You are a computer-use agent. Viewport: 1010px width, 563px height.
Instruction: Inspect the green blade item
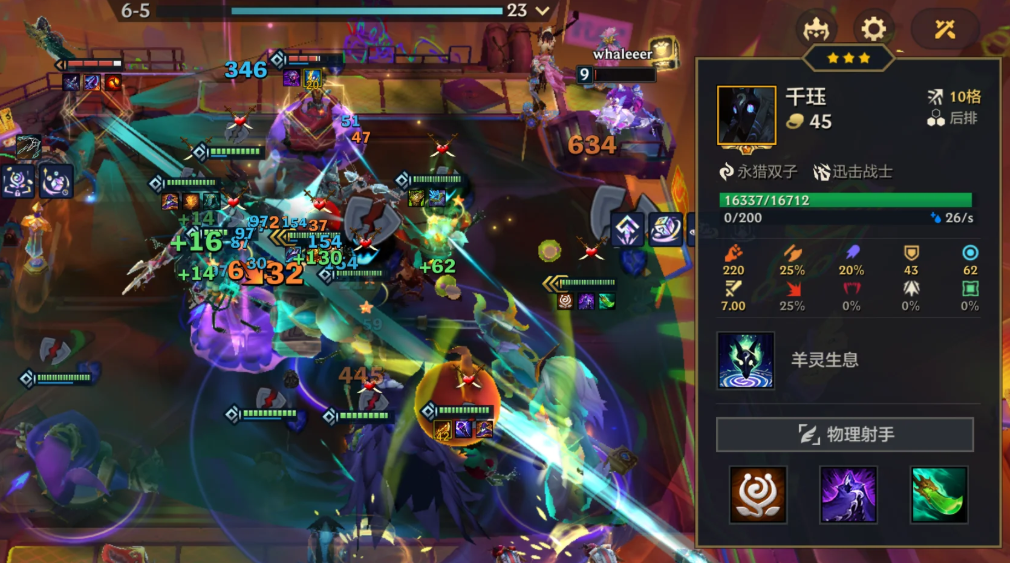pos(939,494)
